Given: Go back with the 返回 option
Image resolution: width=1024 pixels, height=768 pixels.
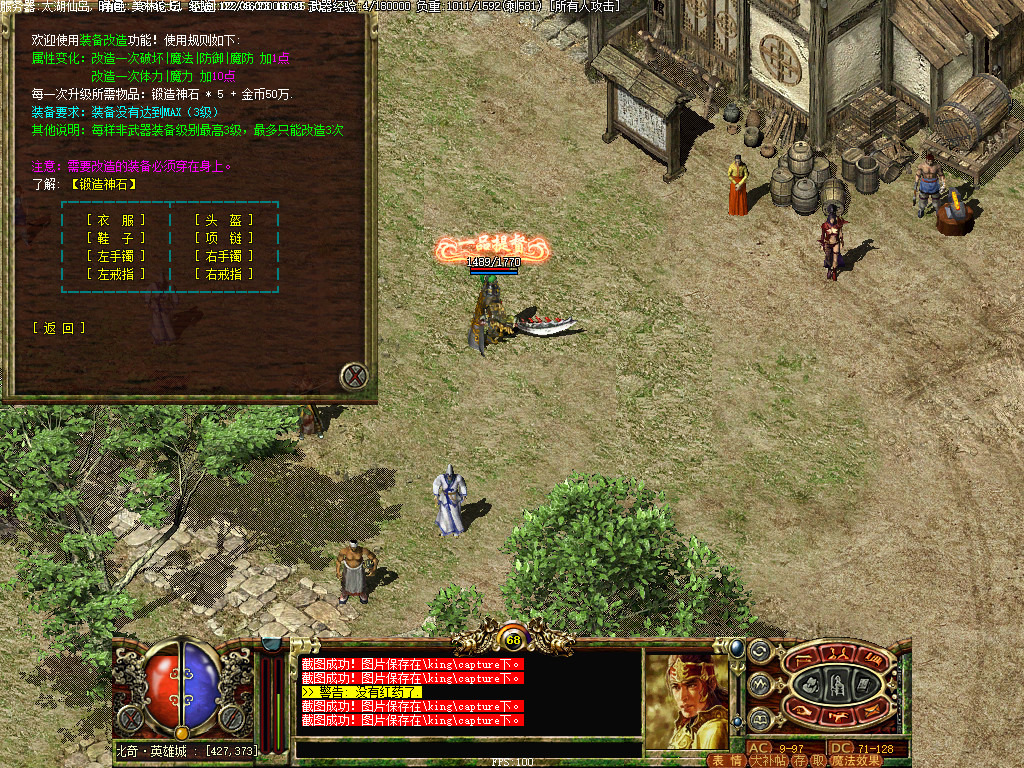Looking at the screenshot, I should tap(59, 328).
